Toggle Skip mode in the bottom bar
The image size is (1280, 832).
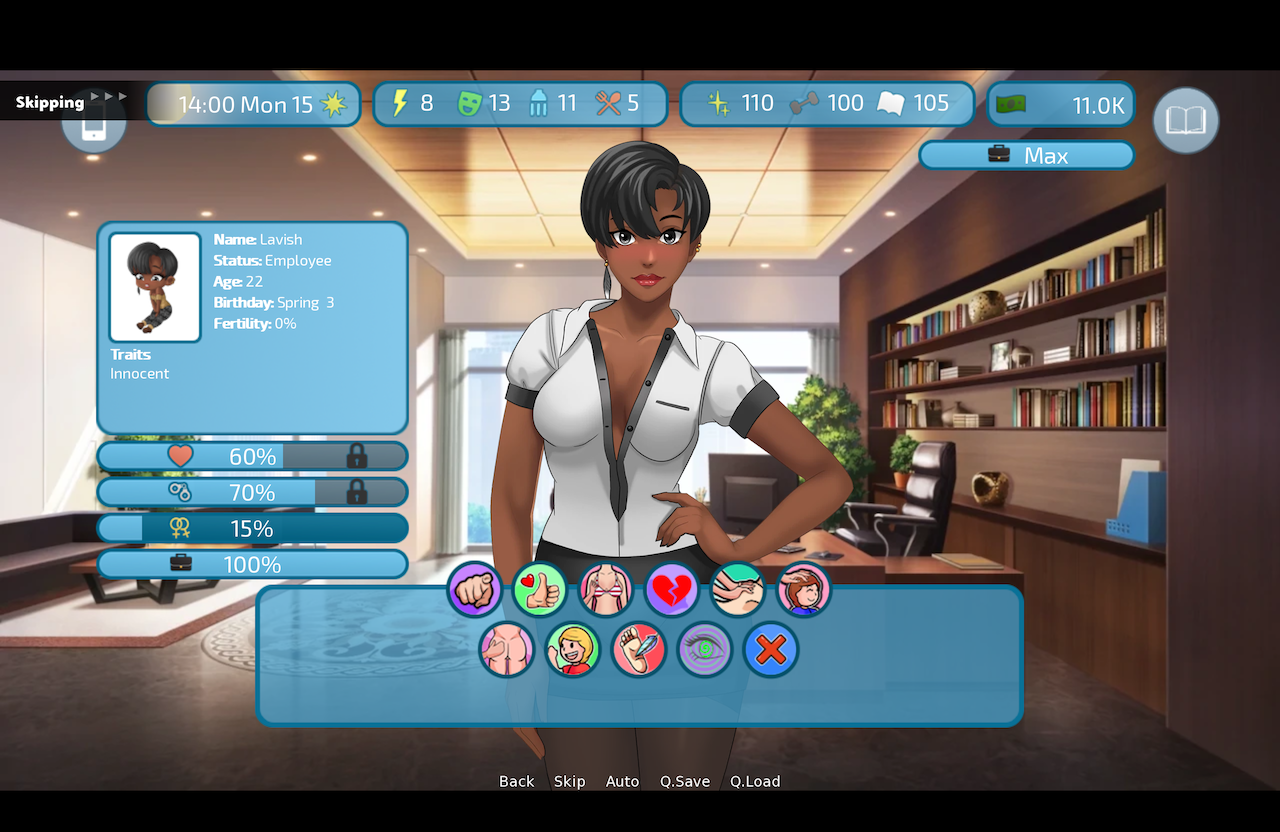point(569,781)
